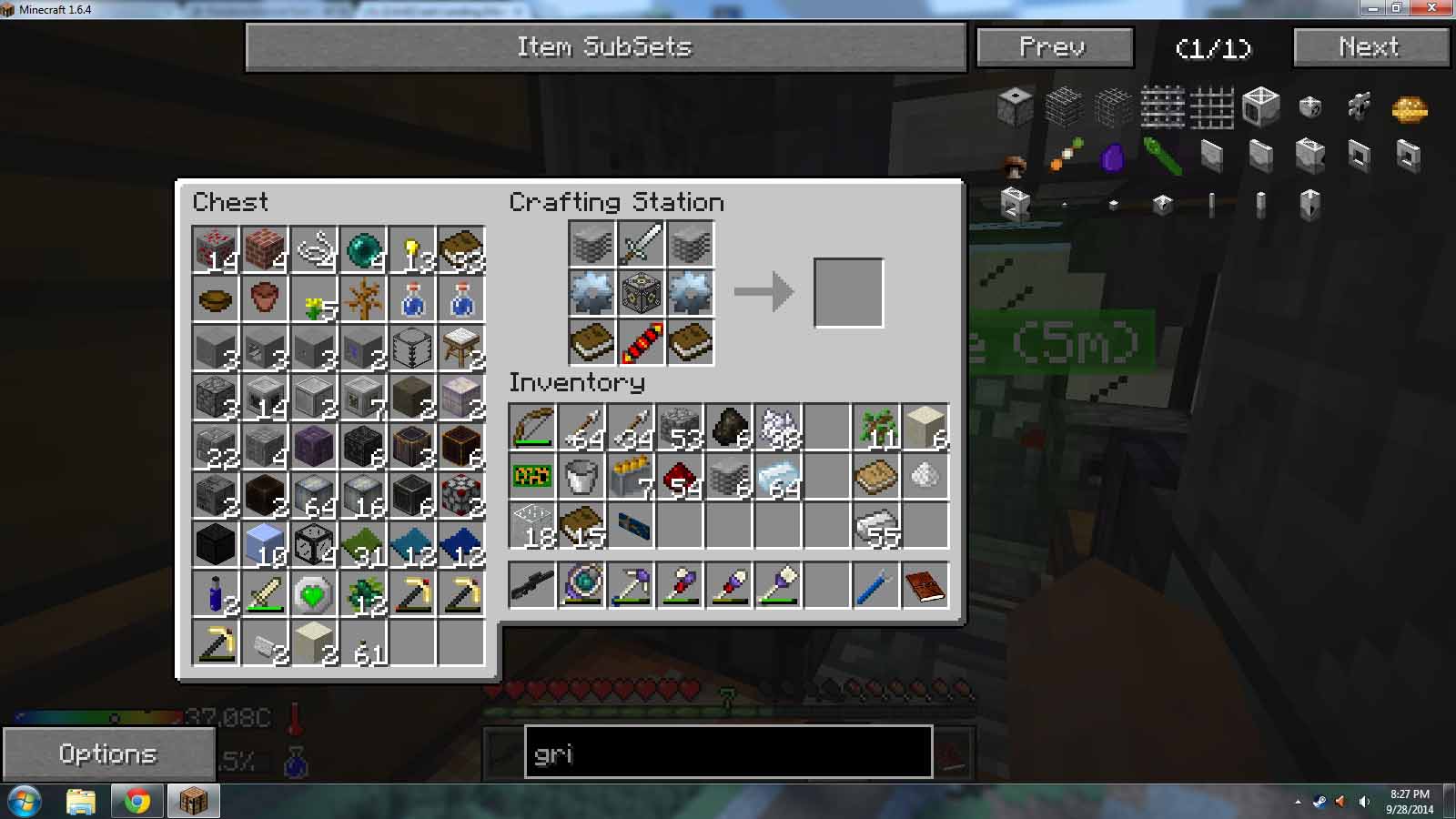This screenshot has height=819, width=1456.
Task: Pick up the bow in inventory
Action: pos(532,427)
